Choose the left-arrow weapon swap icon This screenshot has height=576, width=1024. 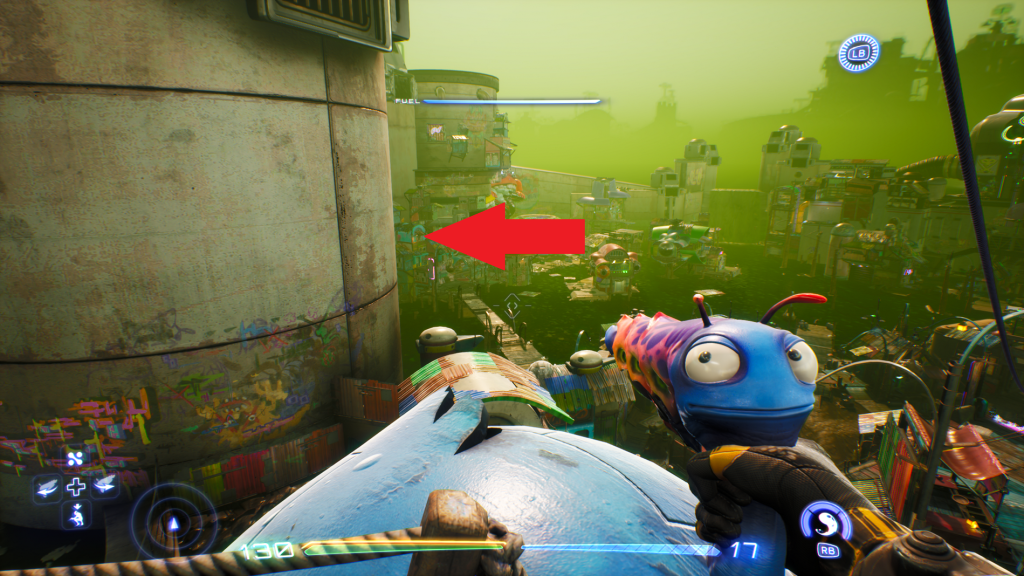tap(47, 487)
